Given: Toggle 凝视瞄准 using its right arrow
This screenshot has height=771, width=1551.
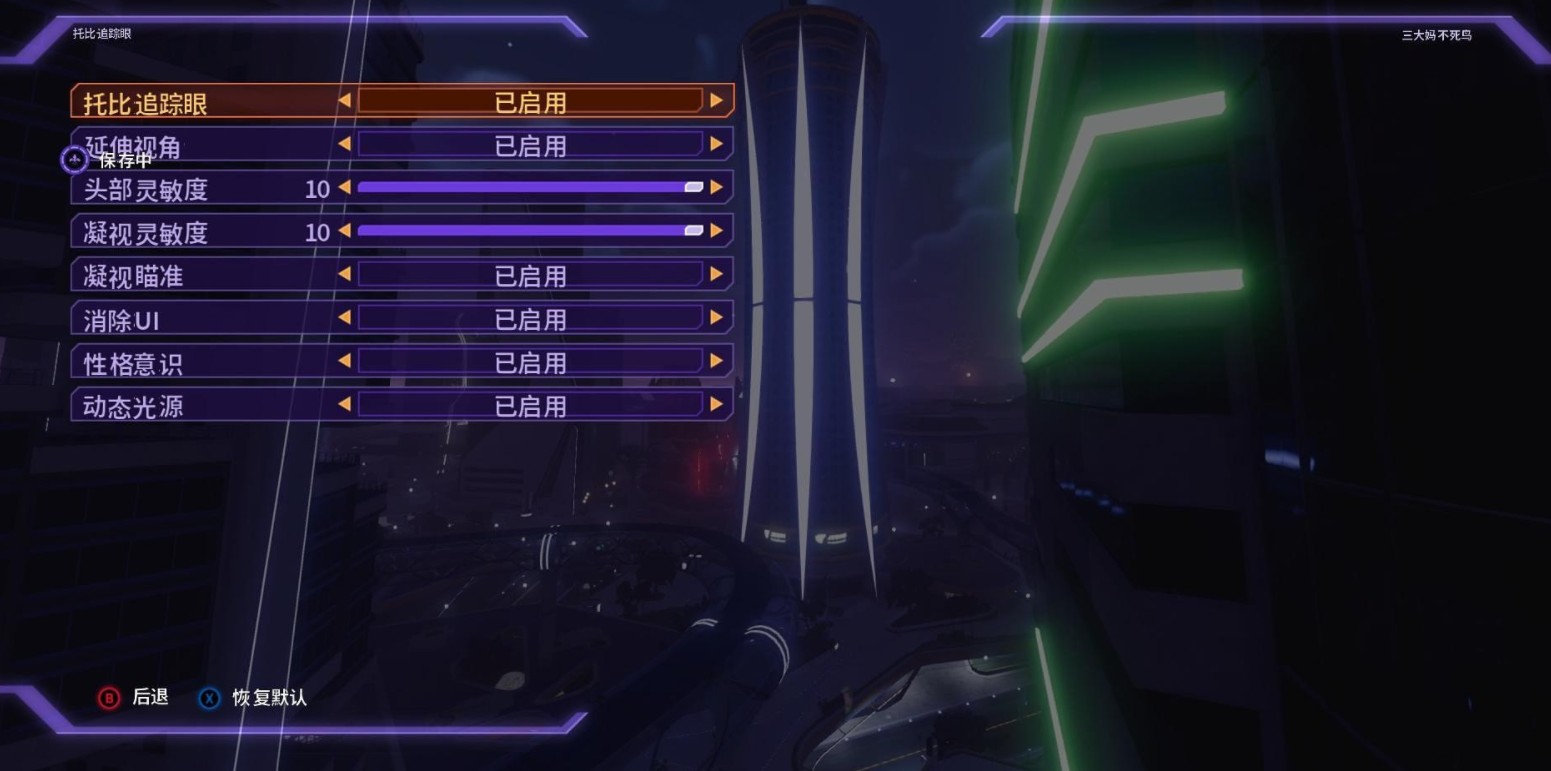Looking at the screenshot, I should click(716, 274).
